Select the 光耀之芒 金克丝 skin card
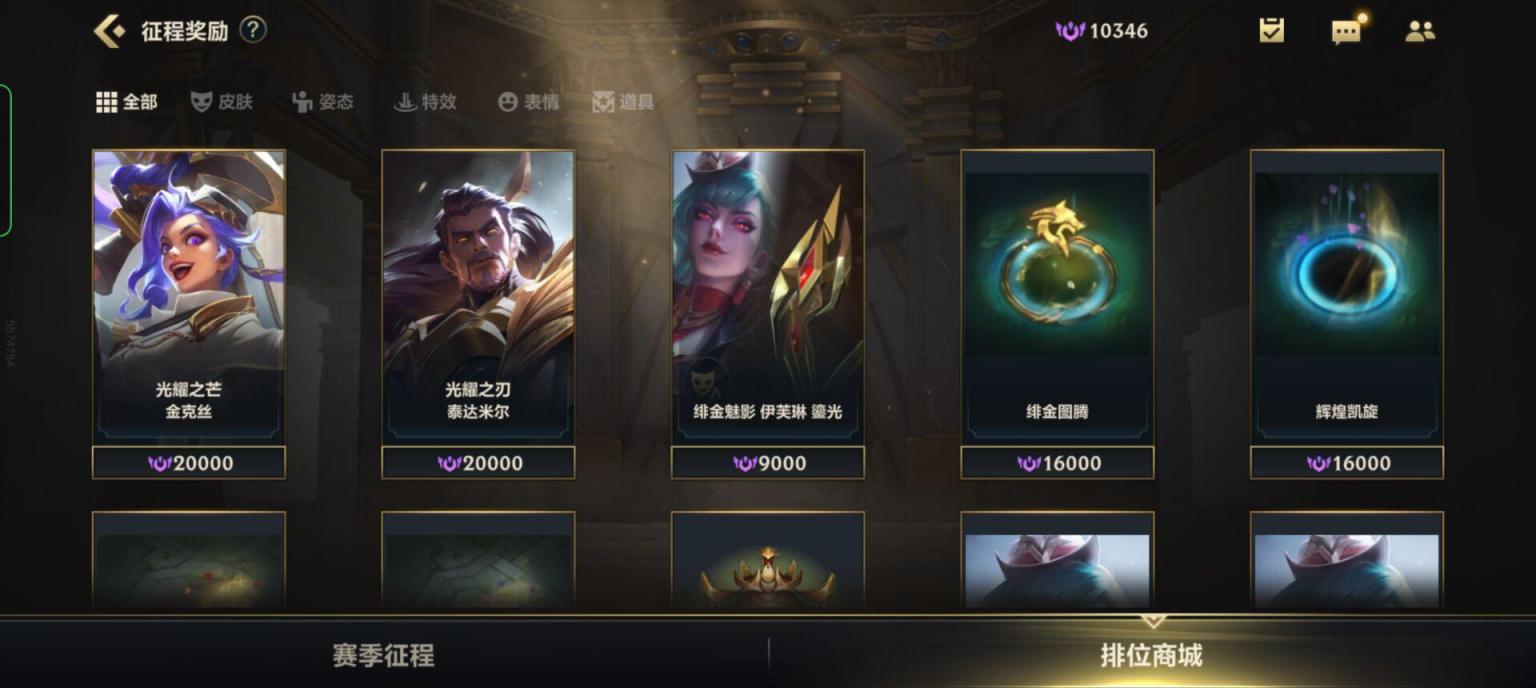The width and height of the screenshot is (1536, 688). [189, 295]
